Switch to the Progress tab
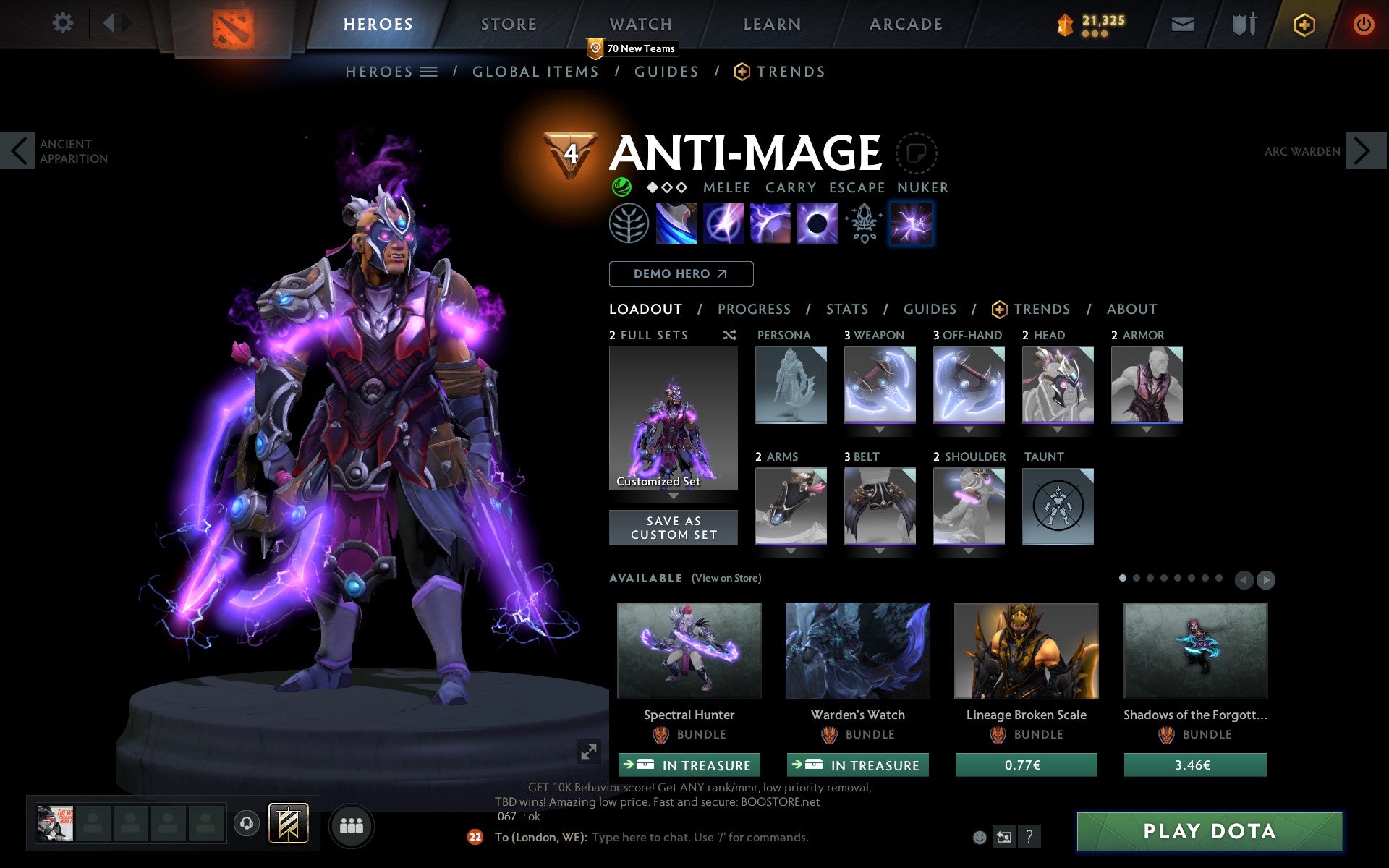 click(754, 309)
